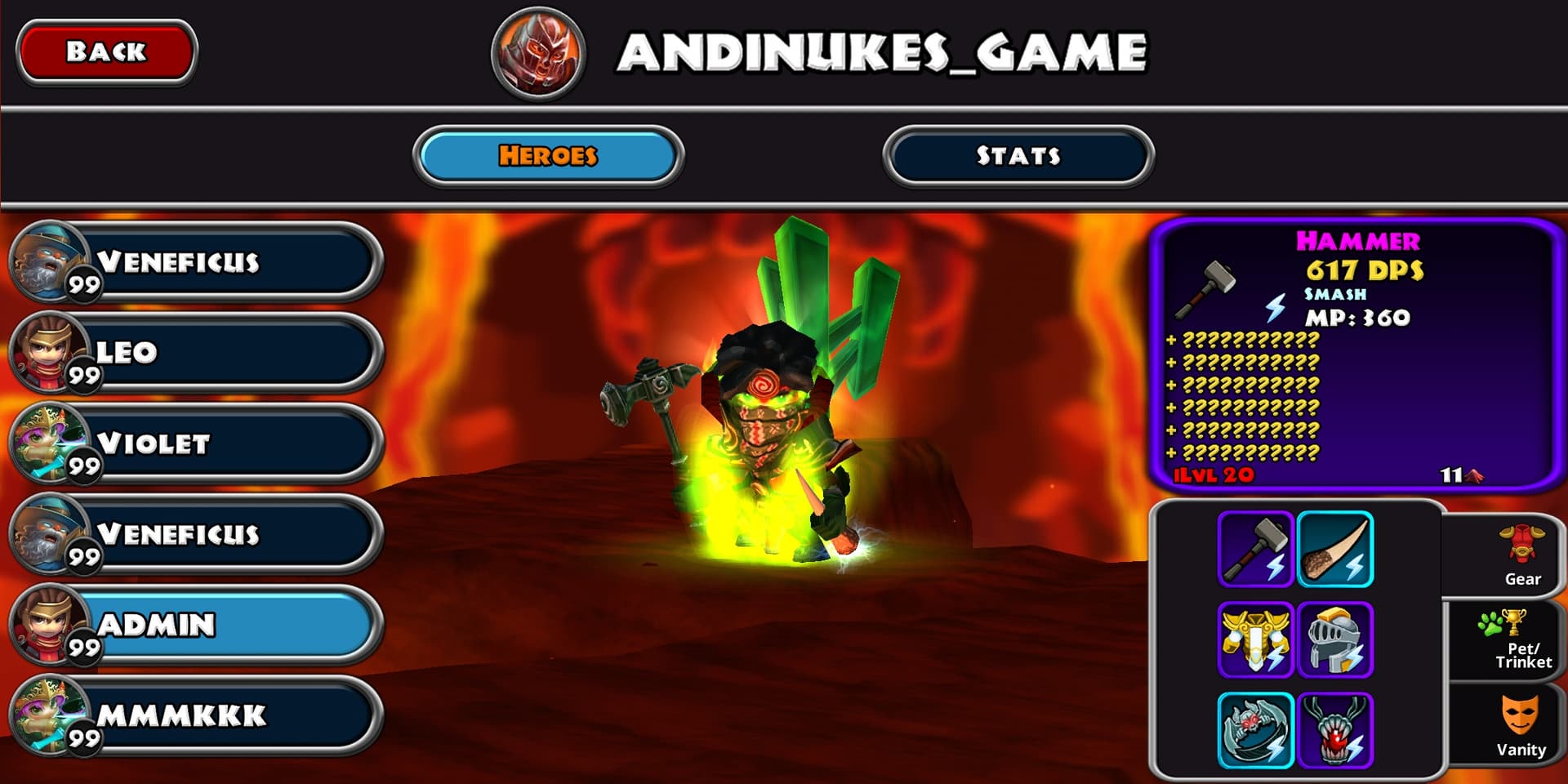Click the player avatar portrait beside the name
The height and width of the screenshot is (784, 1568).
(x=538, y=52)
